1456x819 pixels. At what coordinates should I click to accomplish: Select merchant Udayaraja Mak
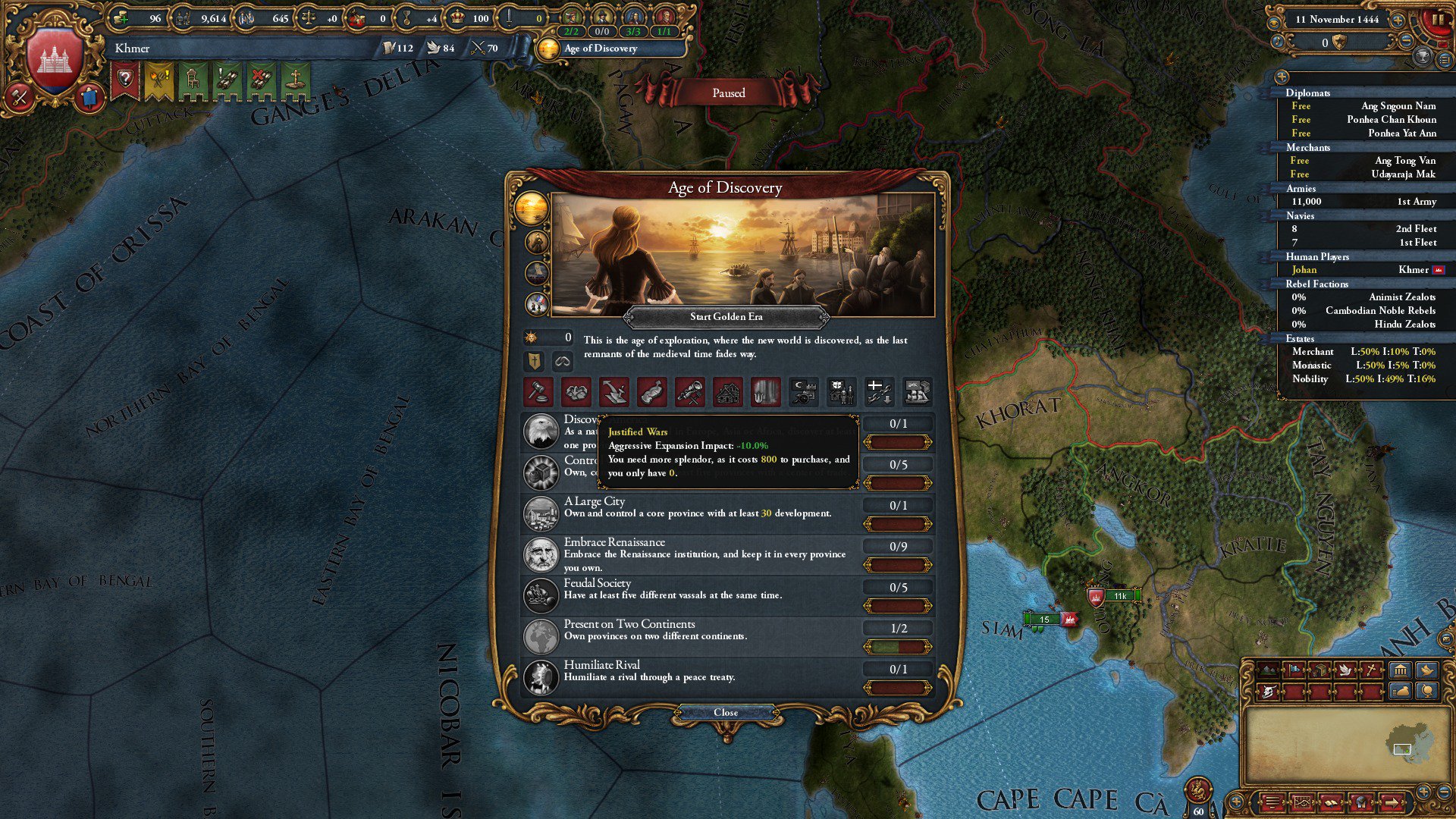click(1363, 174)
